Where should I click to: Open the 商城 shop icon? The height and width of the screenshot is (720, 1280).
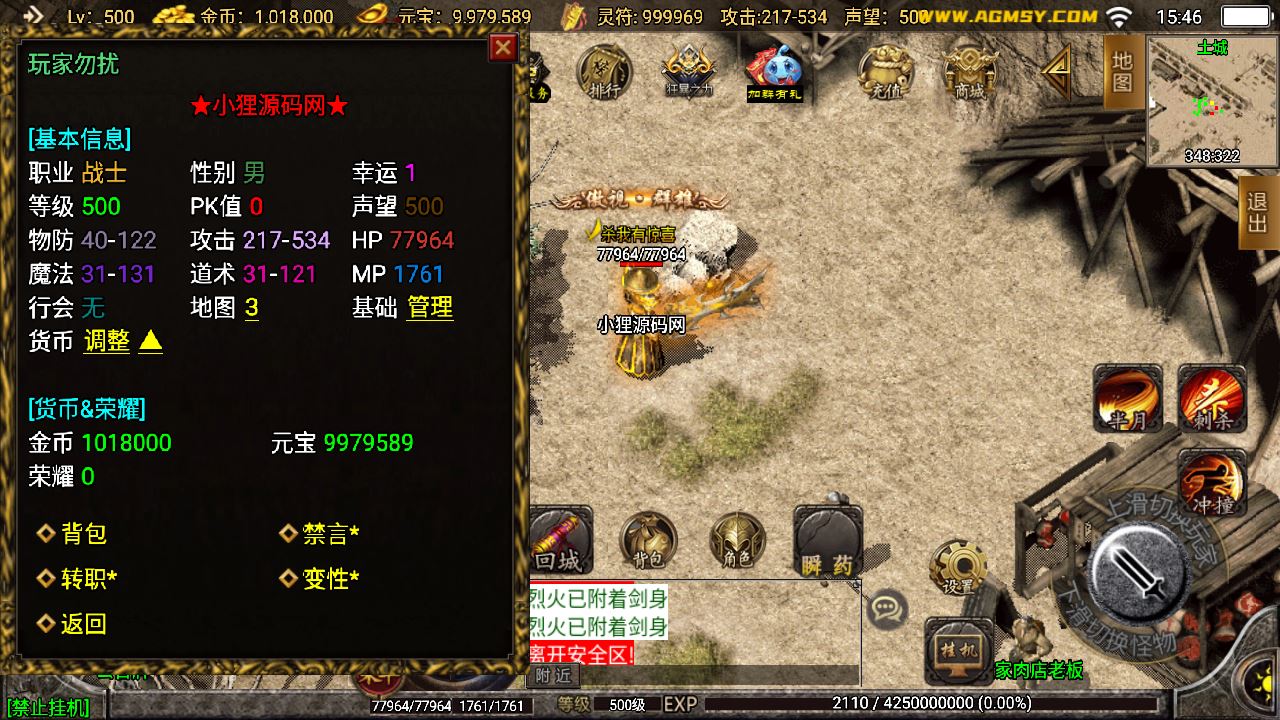[x=969, y=72]
